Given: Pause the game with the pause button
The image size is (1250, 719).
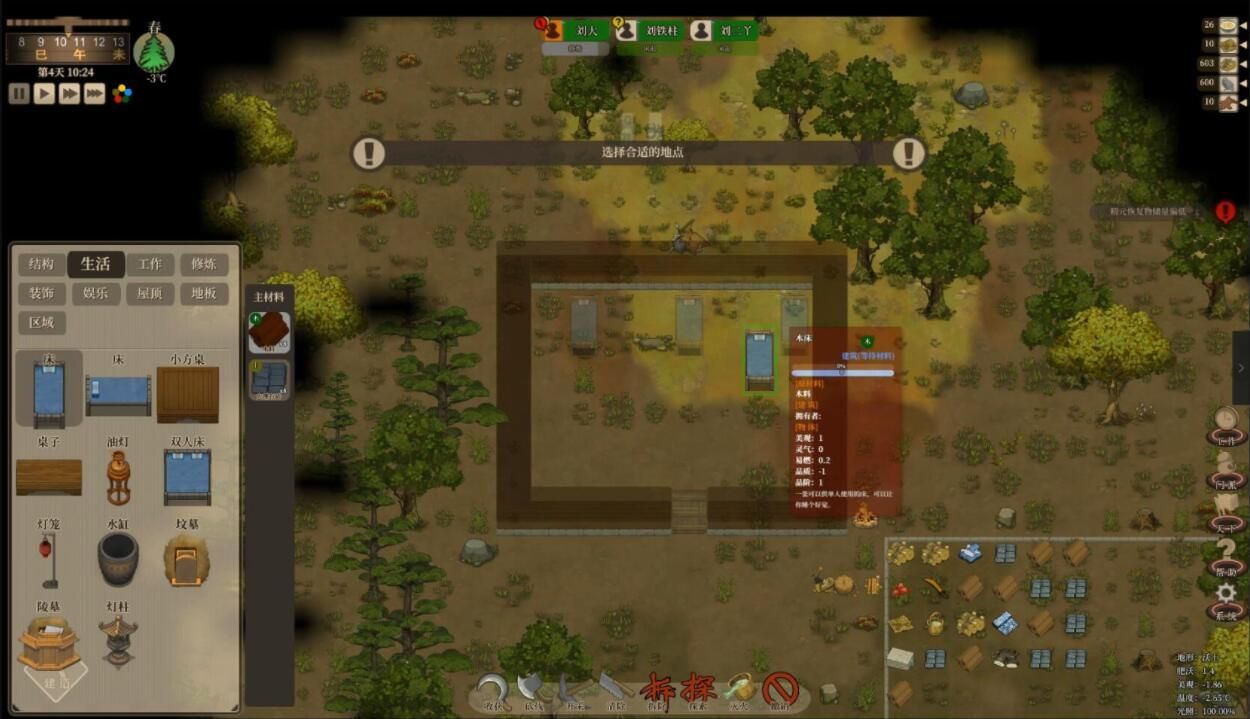Looking at the screenshot, I should pyautogui.click(x=19, y=94).
